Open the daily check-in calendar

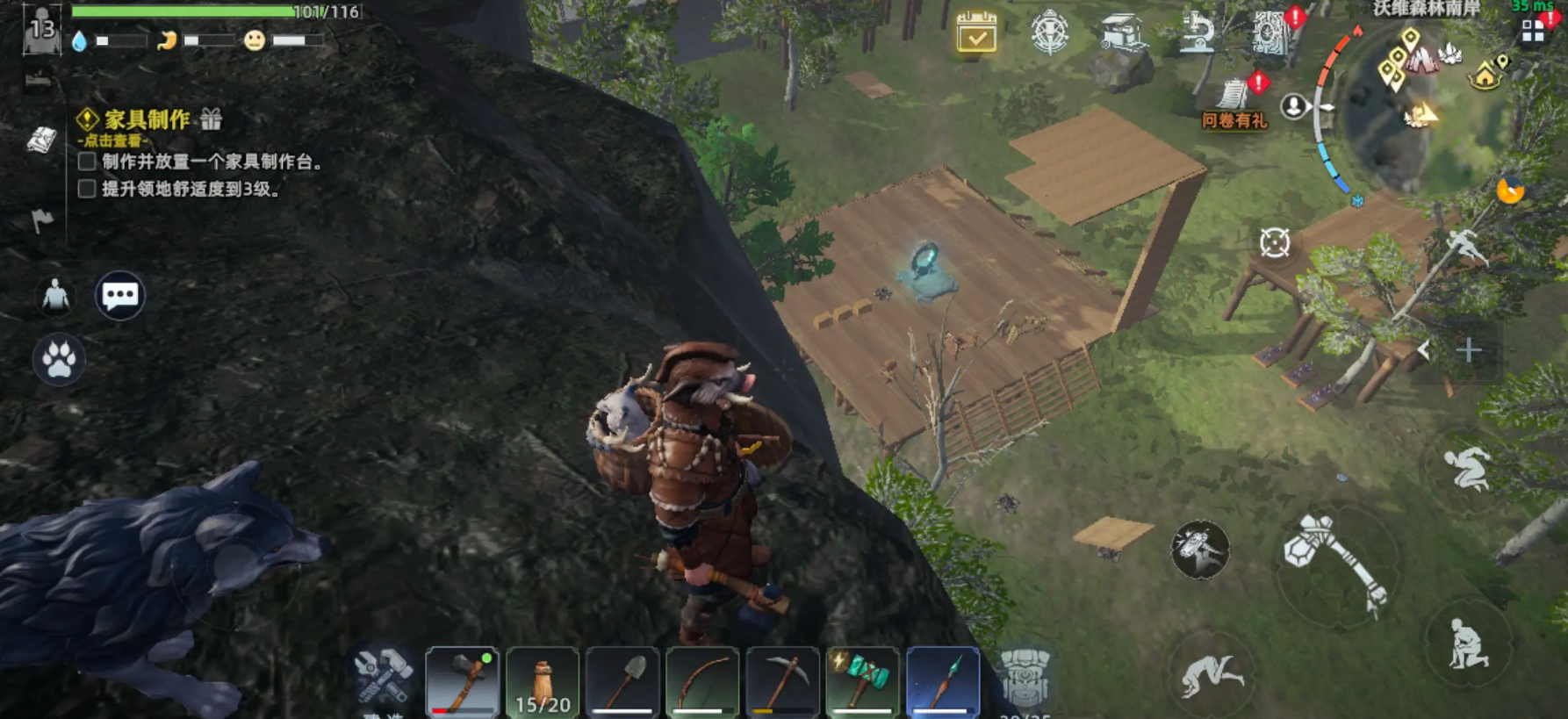pos(976,32)
